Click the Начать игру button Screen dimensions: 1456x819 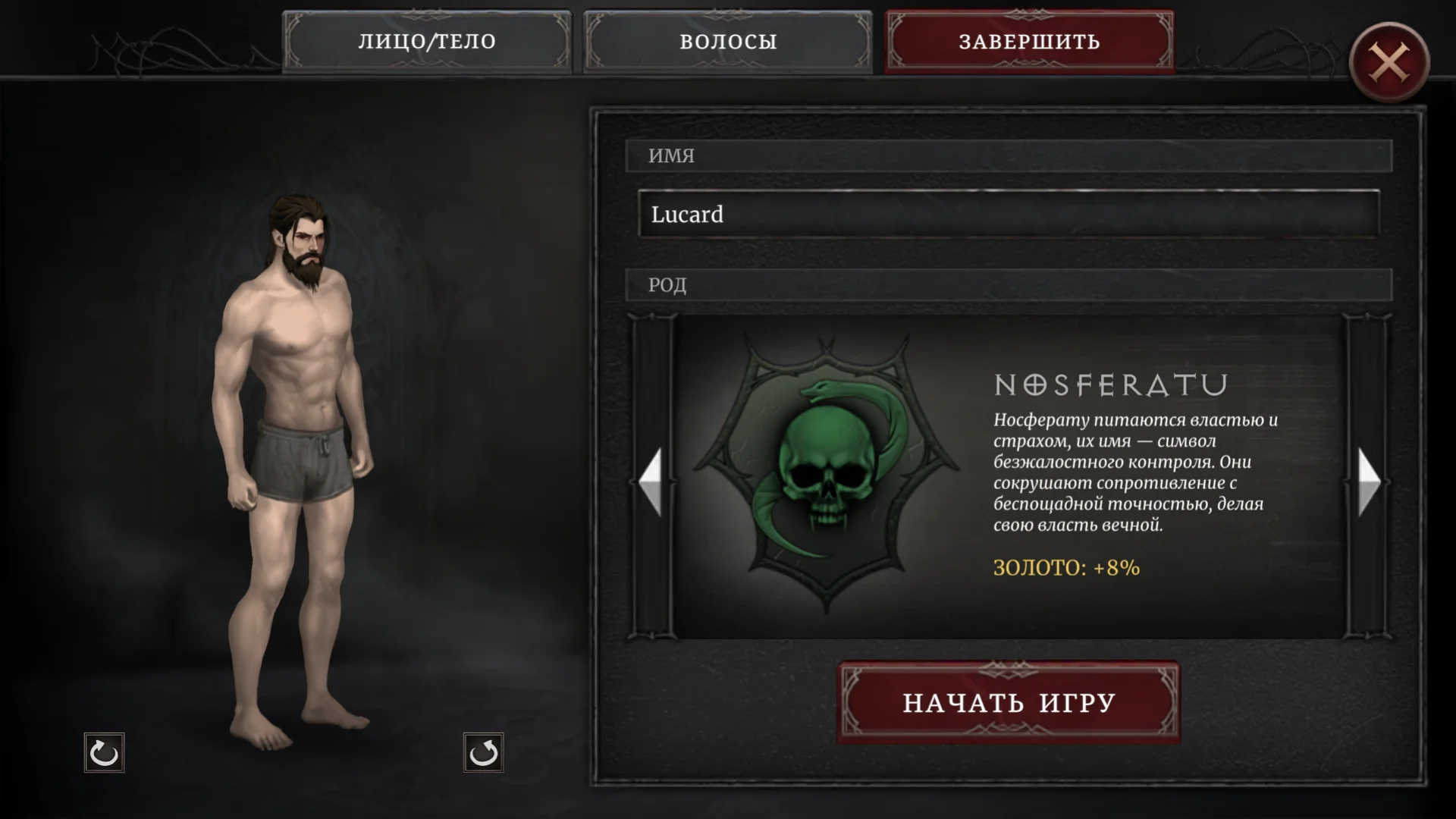[1009, 703]
